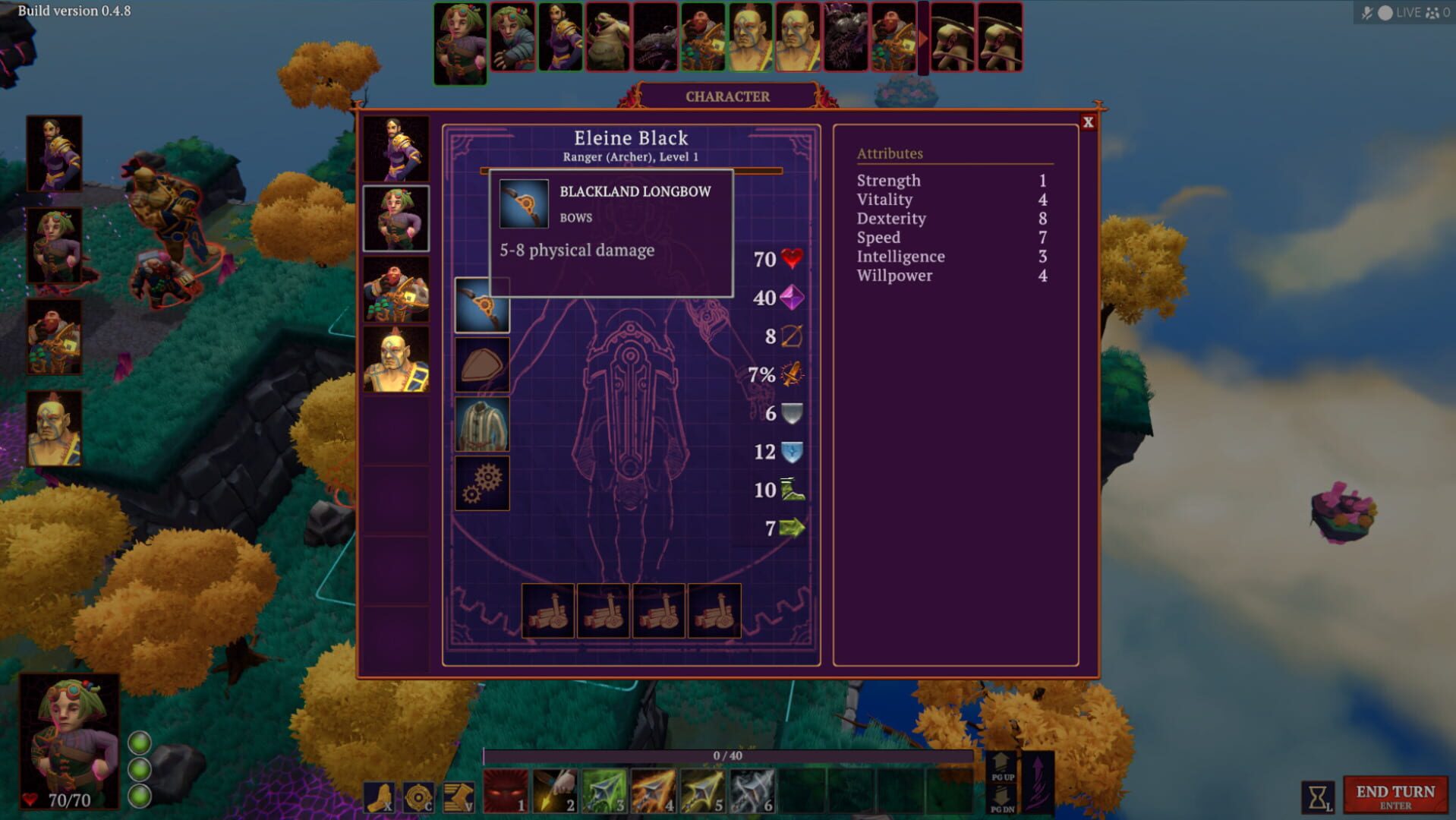Click the shield equipment slot
Image resolution: width=1456 pixels, height=820 pixels.
coord(482,363)
